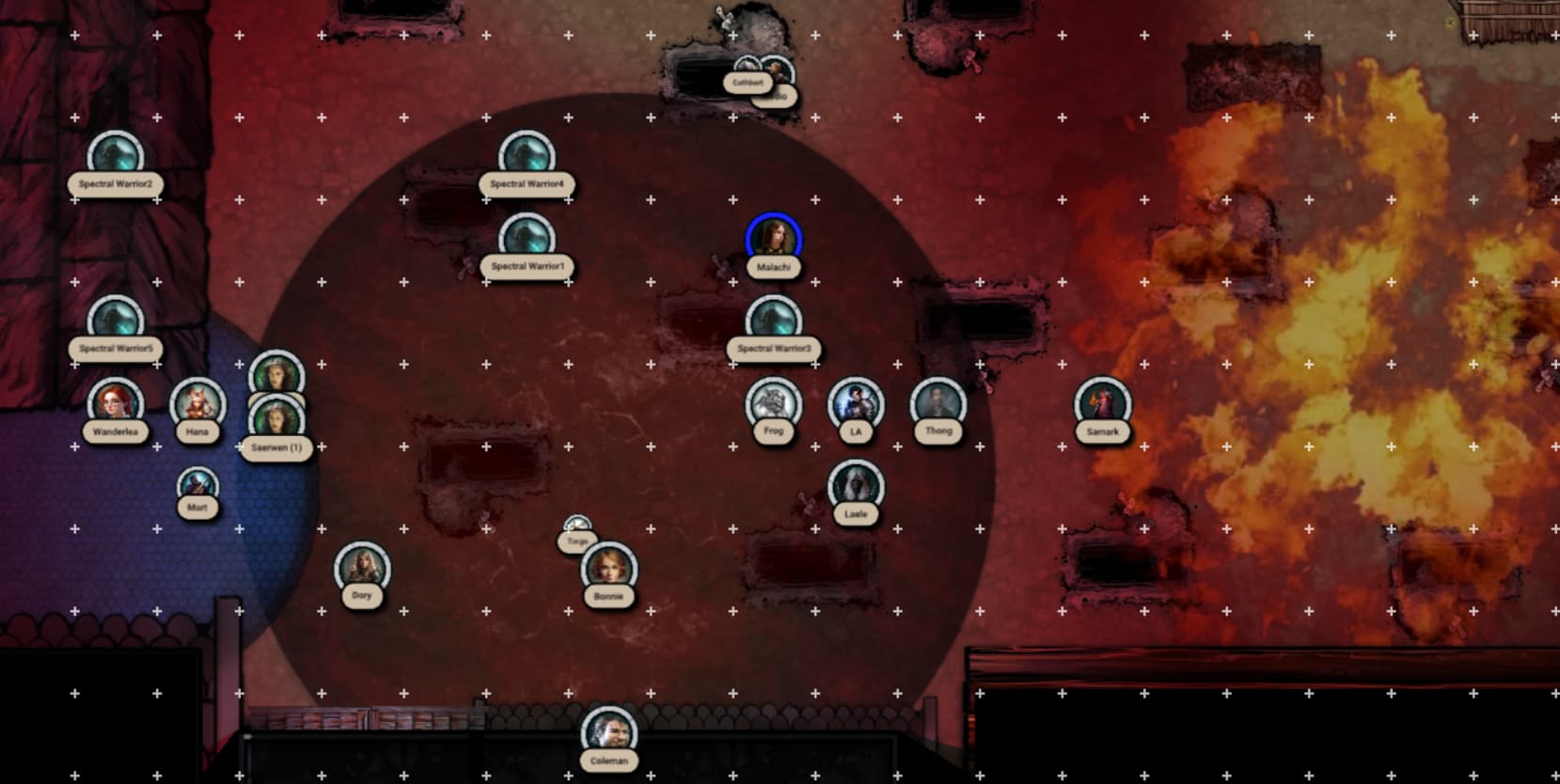
Task: Select the Samark token near the fire
Action: pyautogui.click(x=1102, y=403)
